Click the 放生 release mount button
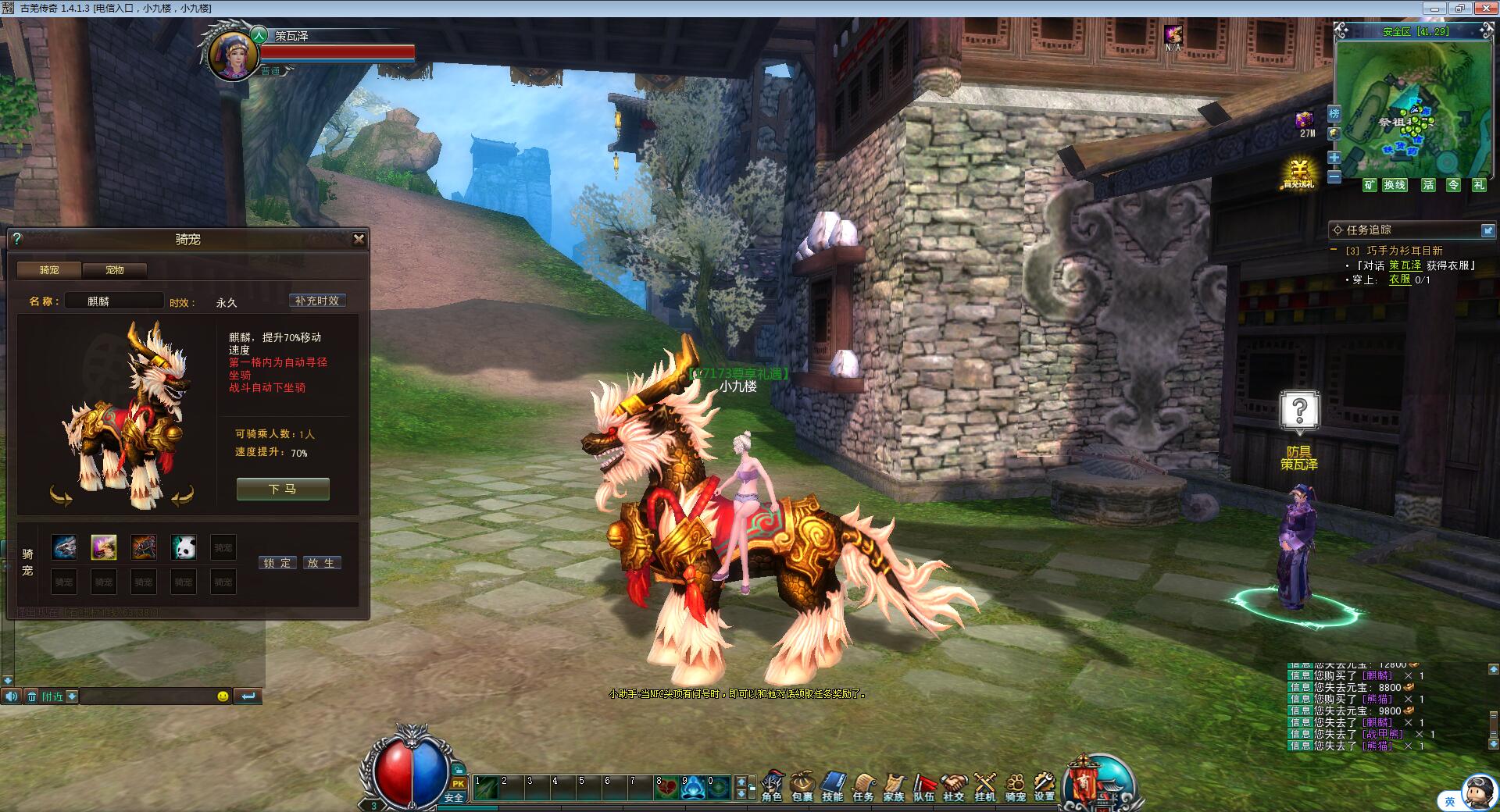The height and width of the screenshot is (812, 1500). pyautogui.click(x=320, y=563)
